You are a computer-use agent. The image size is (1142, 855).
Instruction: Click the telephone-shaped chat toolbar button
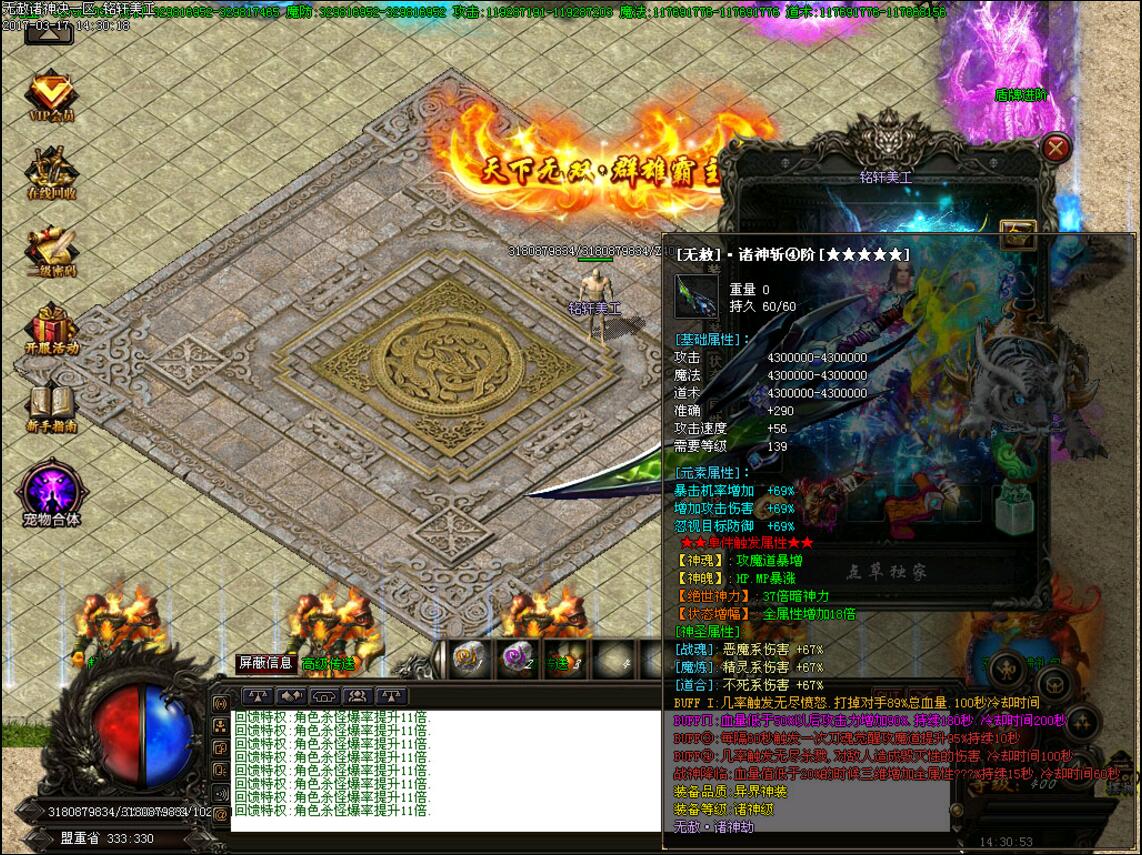pos(324,696)
